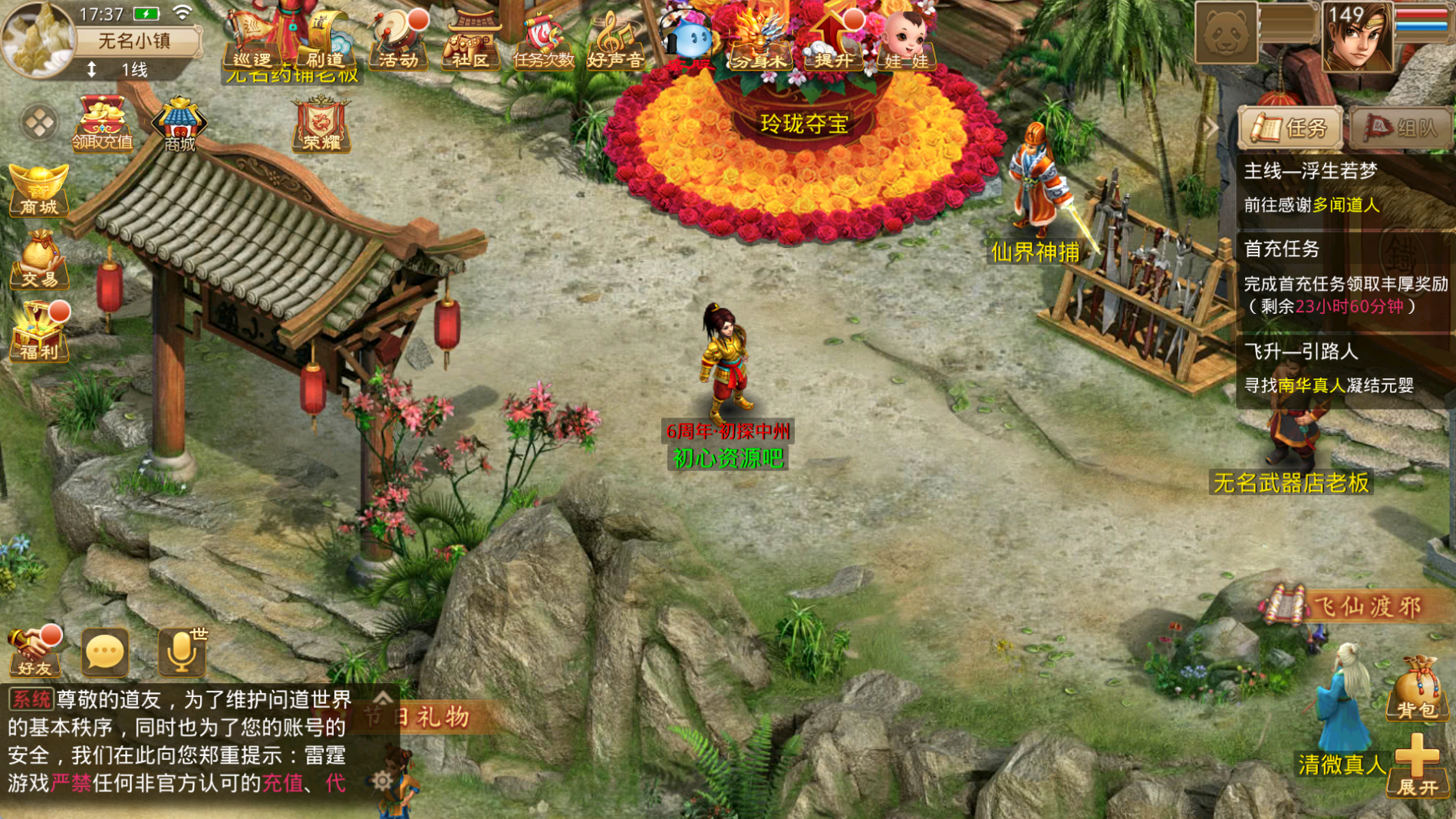Open the 交易 trade menu
Viewport: 1456px width, 819px height.
(38, 261)
